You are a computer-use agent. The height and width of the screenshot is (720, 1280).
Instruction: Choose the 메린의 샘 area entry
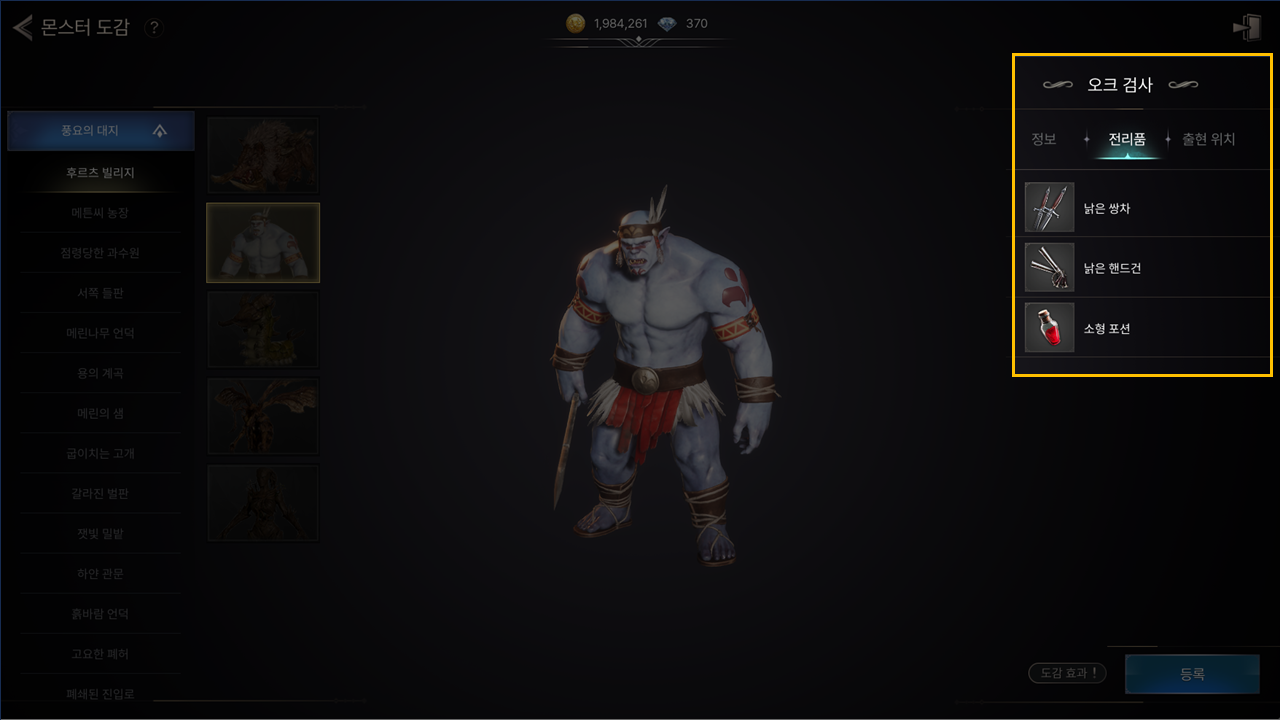tap(101, 413)
